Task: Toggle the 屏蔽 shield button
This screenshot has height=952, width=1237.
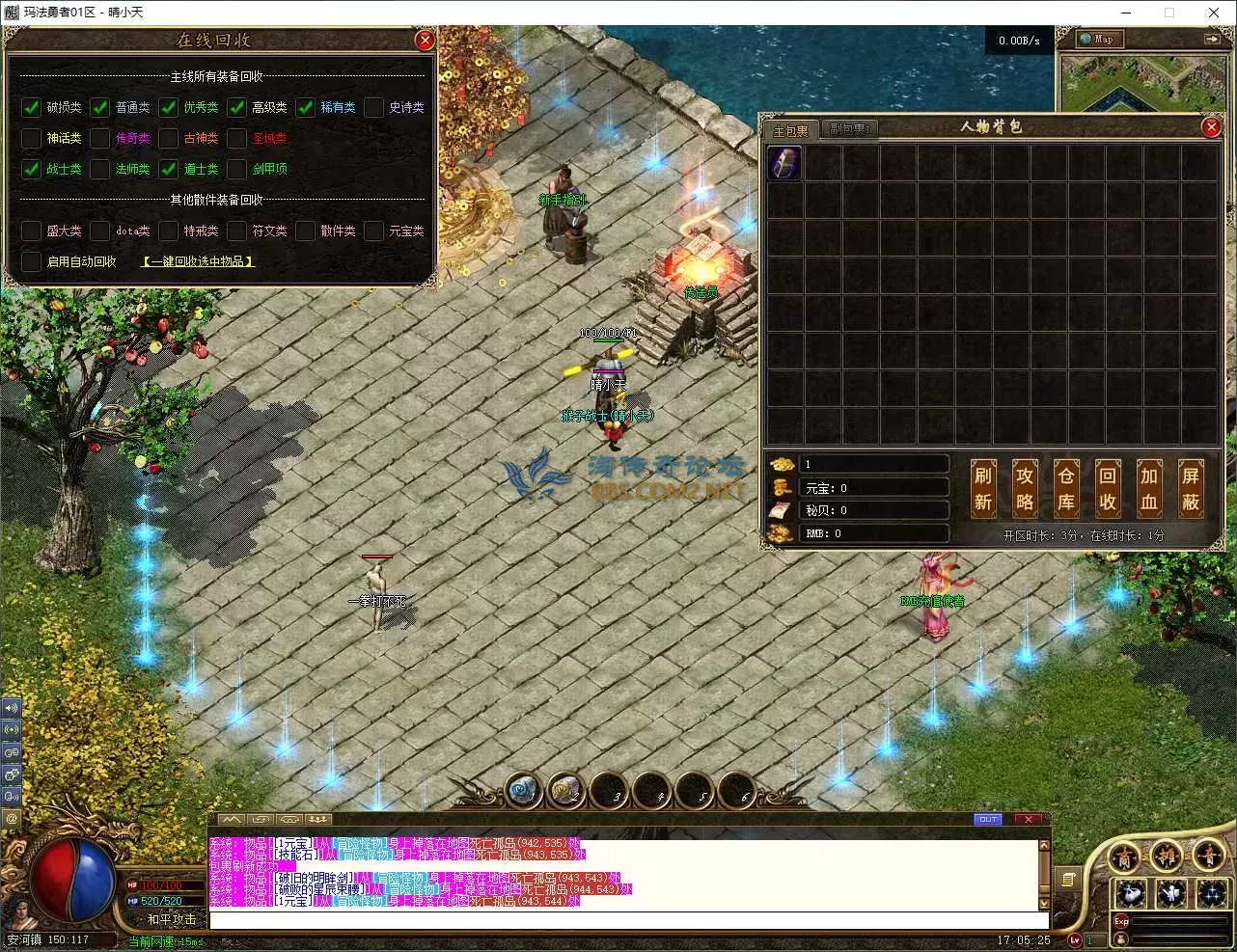Action: 1191,488
